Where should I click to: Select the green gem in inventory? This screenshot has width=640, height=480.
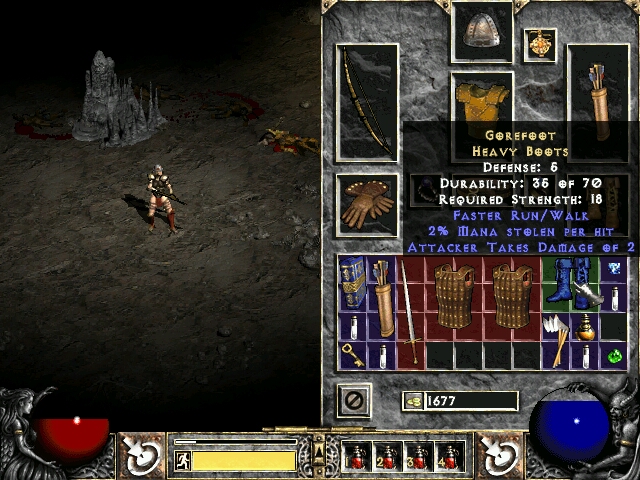tap(614, 354)
